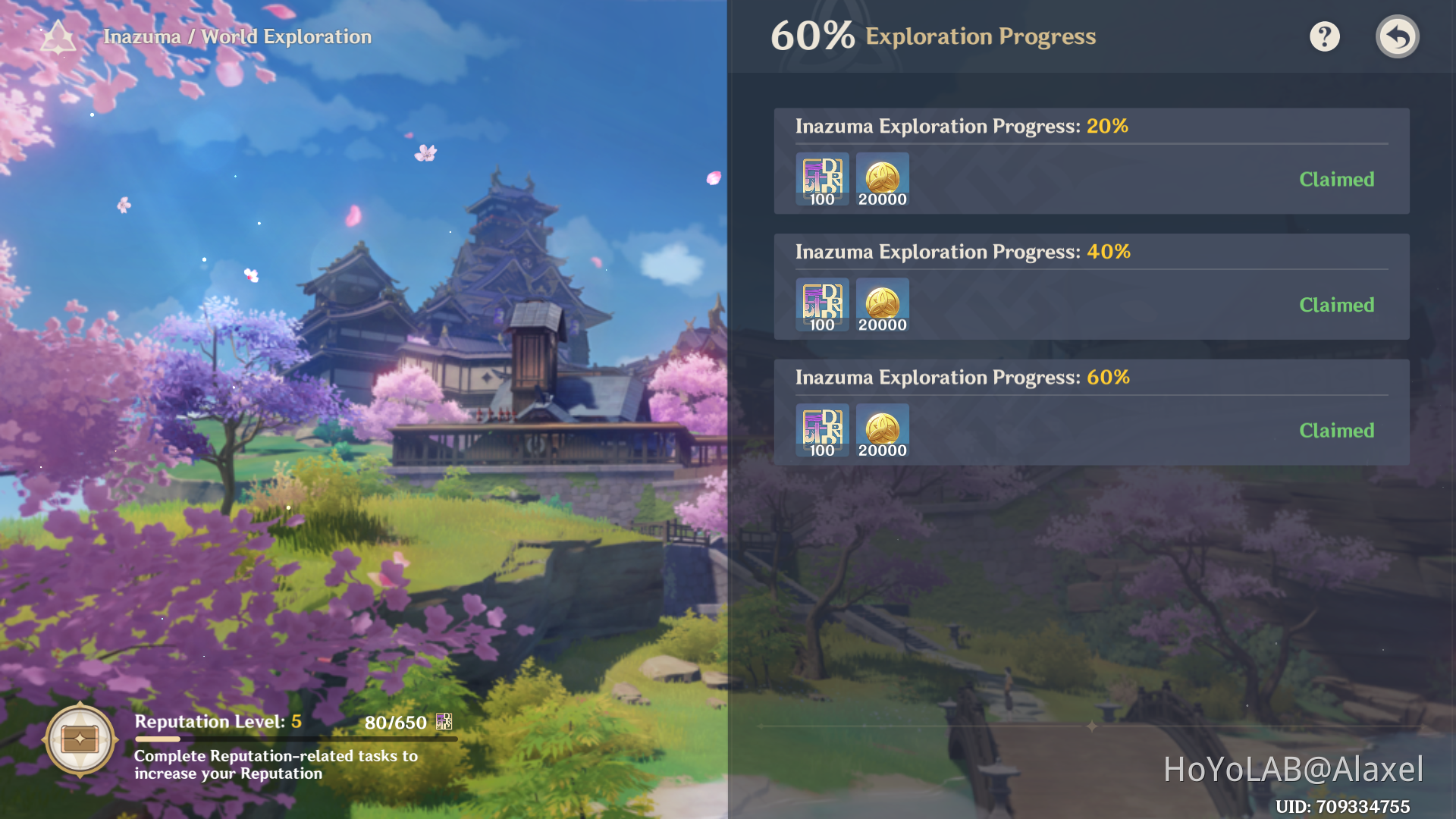Click the circular back arrow icon
The width and height of the screenshot is (1456, 819).
click(1398, 36)
